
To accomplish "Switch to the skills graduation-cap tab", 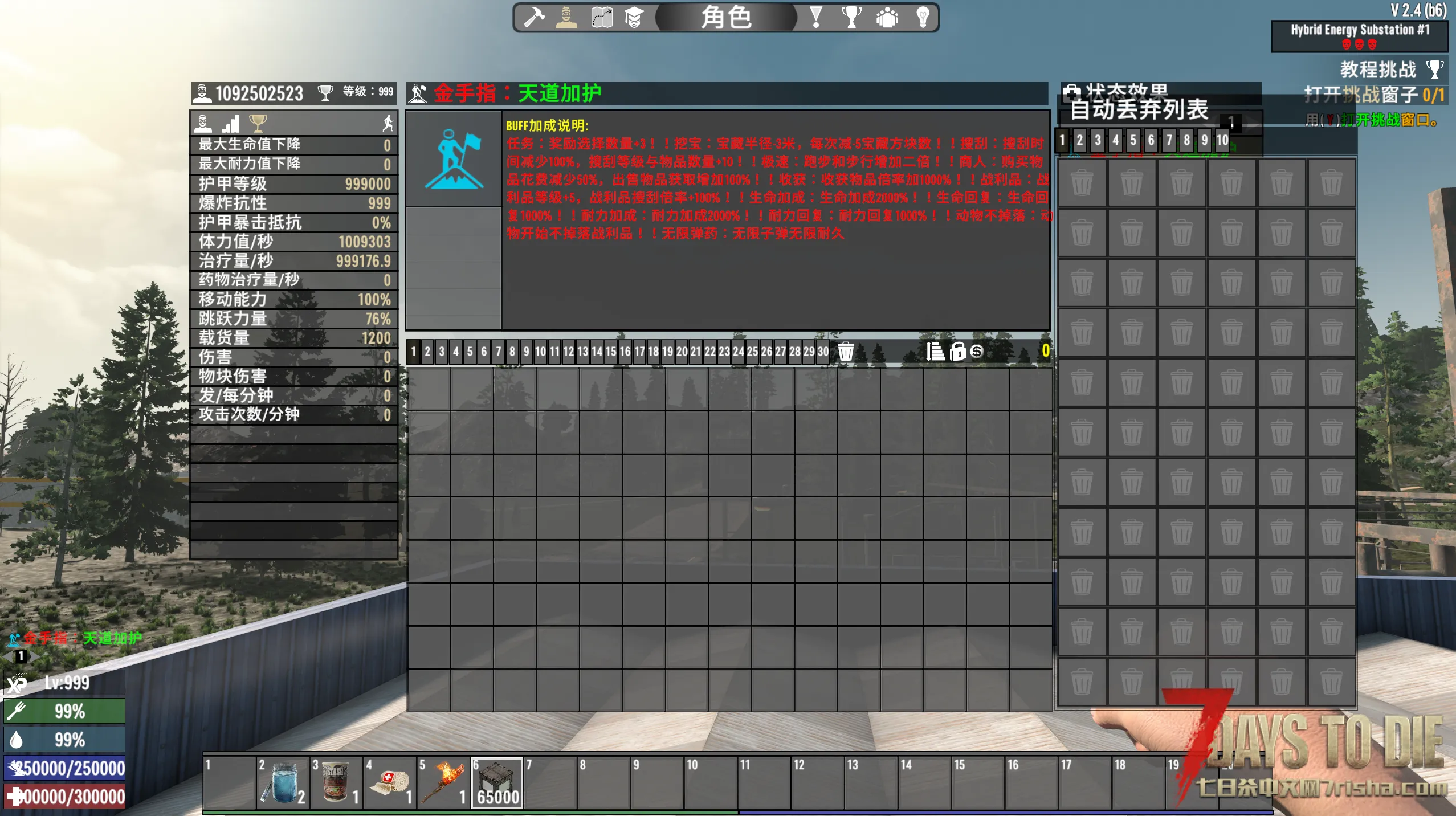I will tap(634, 17).
